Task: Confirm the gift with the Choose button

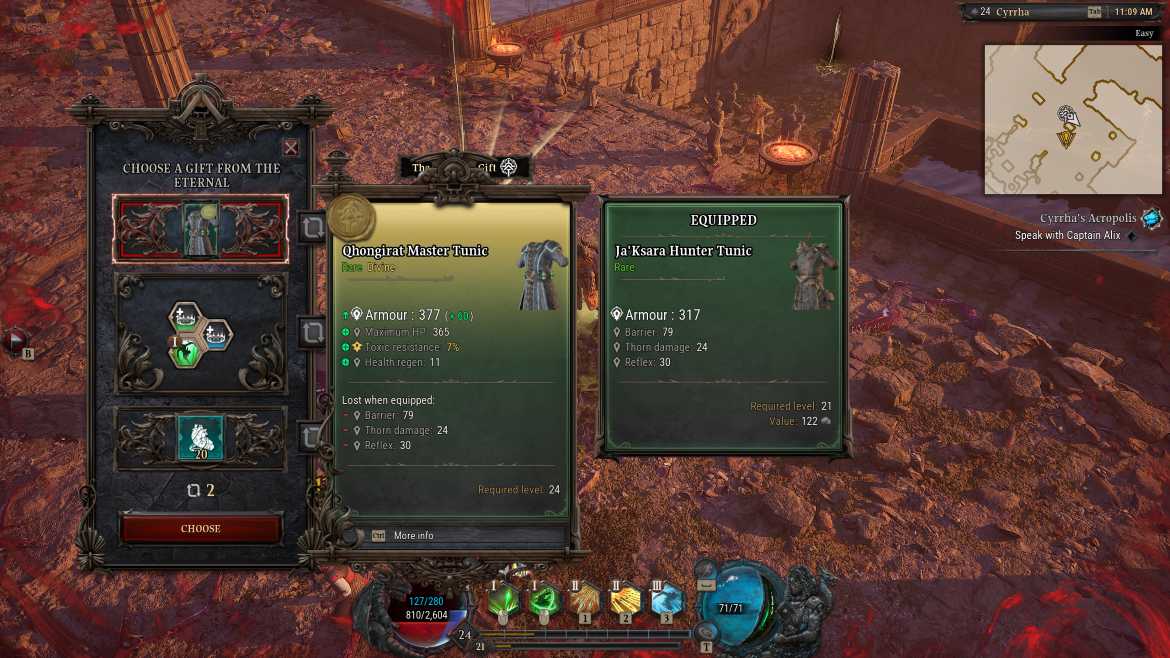Action: [x=201, y=528]
